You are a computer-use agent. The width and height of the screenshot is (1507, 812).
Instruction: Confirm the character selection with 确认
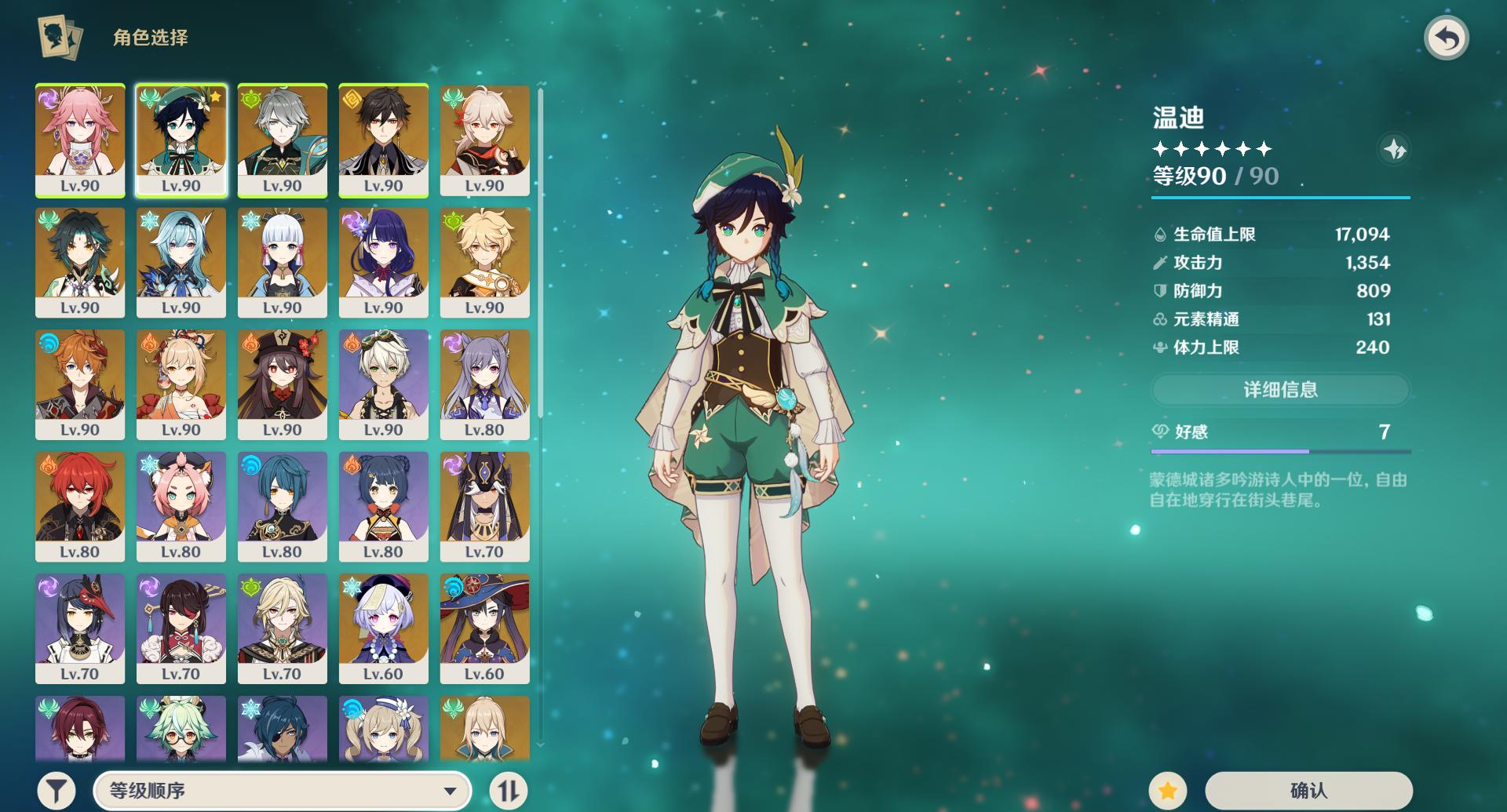point(1308,790)
